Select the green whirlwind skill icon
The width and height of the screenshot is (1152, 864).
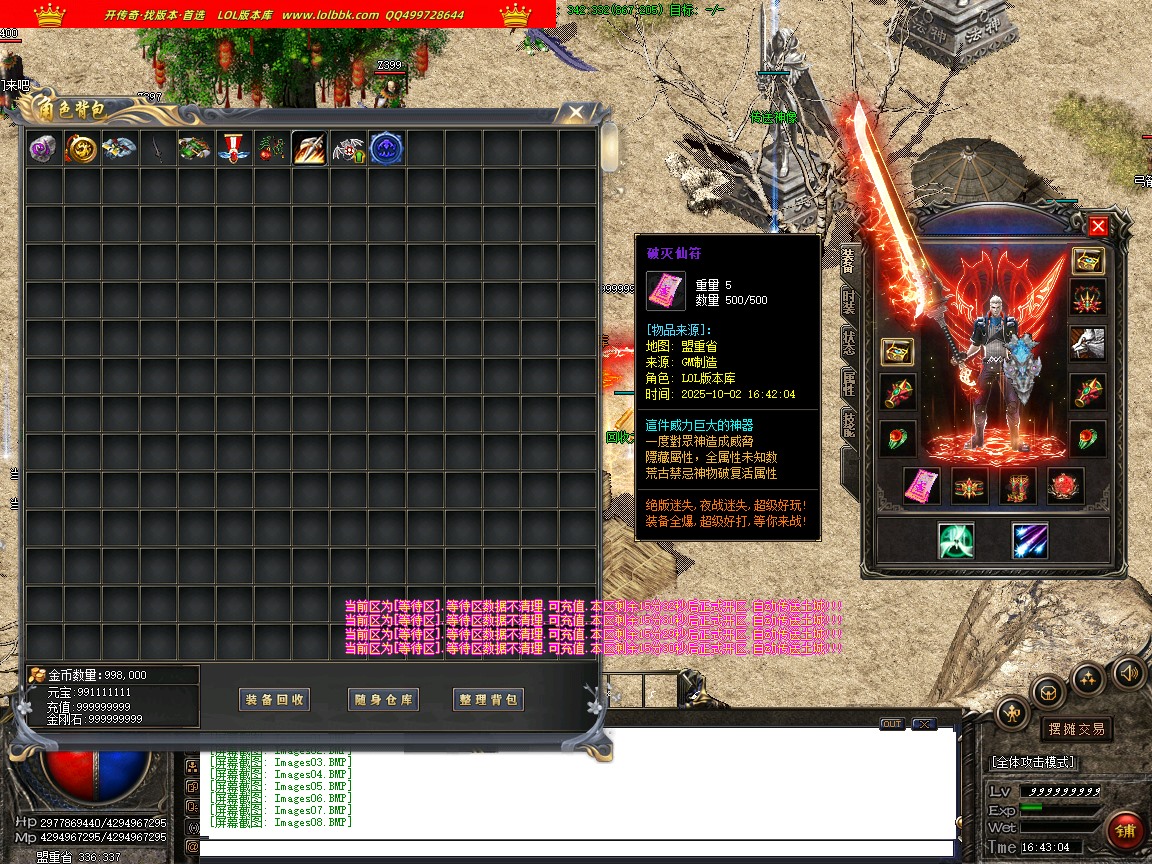[x=956, y=541]
